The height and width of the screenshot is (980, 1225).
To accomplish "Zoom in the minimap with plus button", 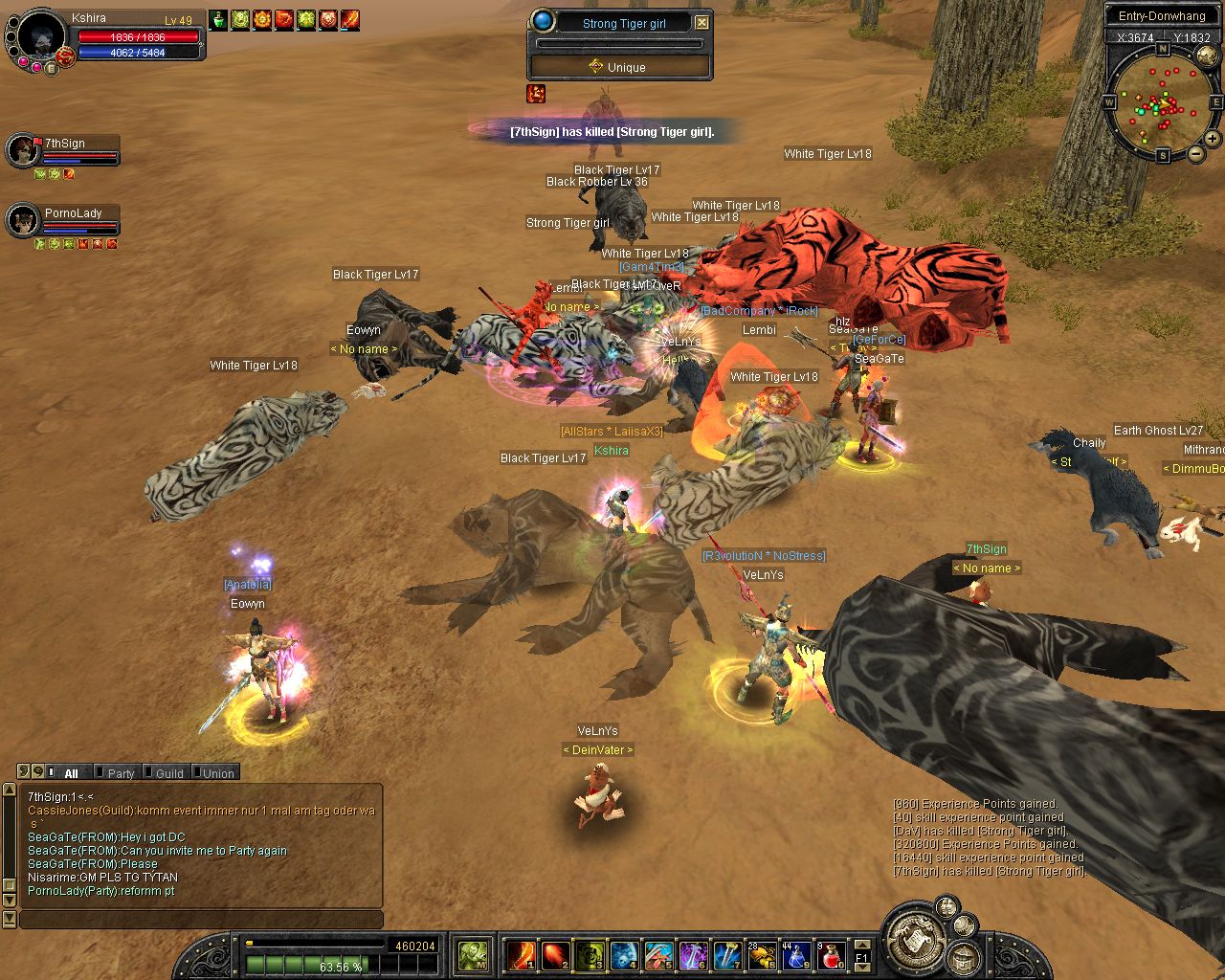I will [x=1212, y=139].
